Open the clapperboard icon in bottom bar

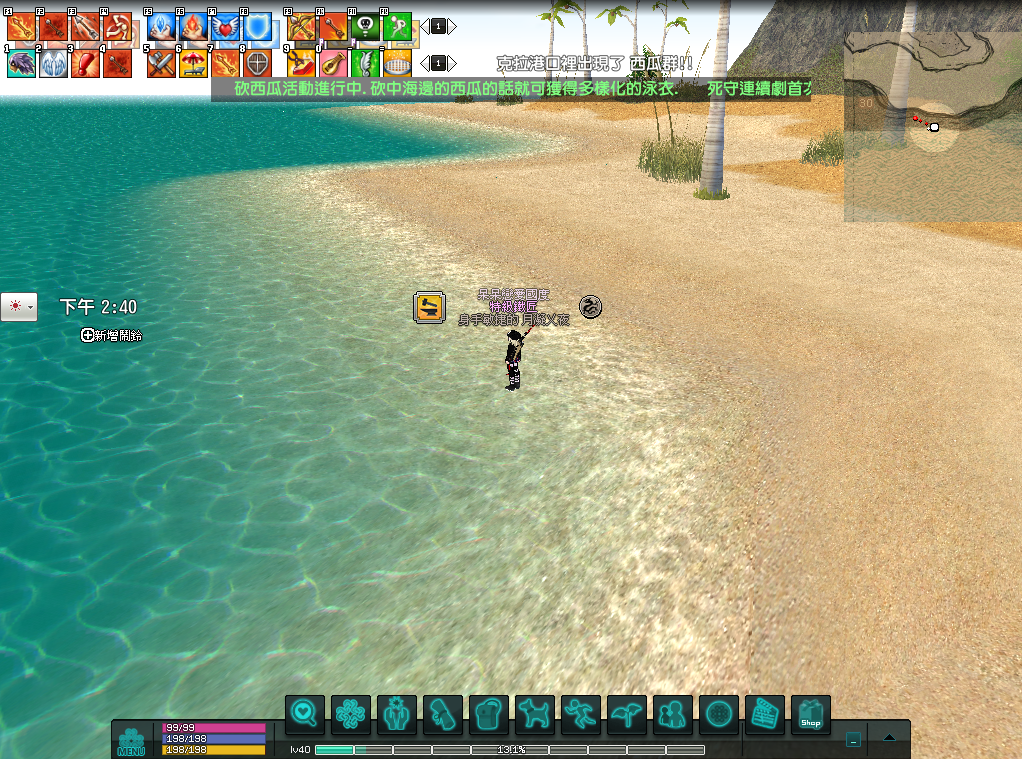point(765,715)
